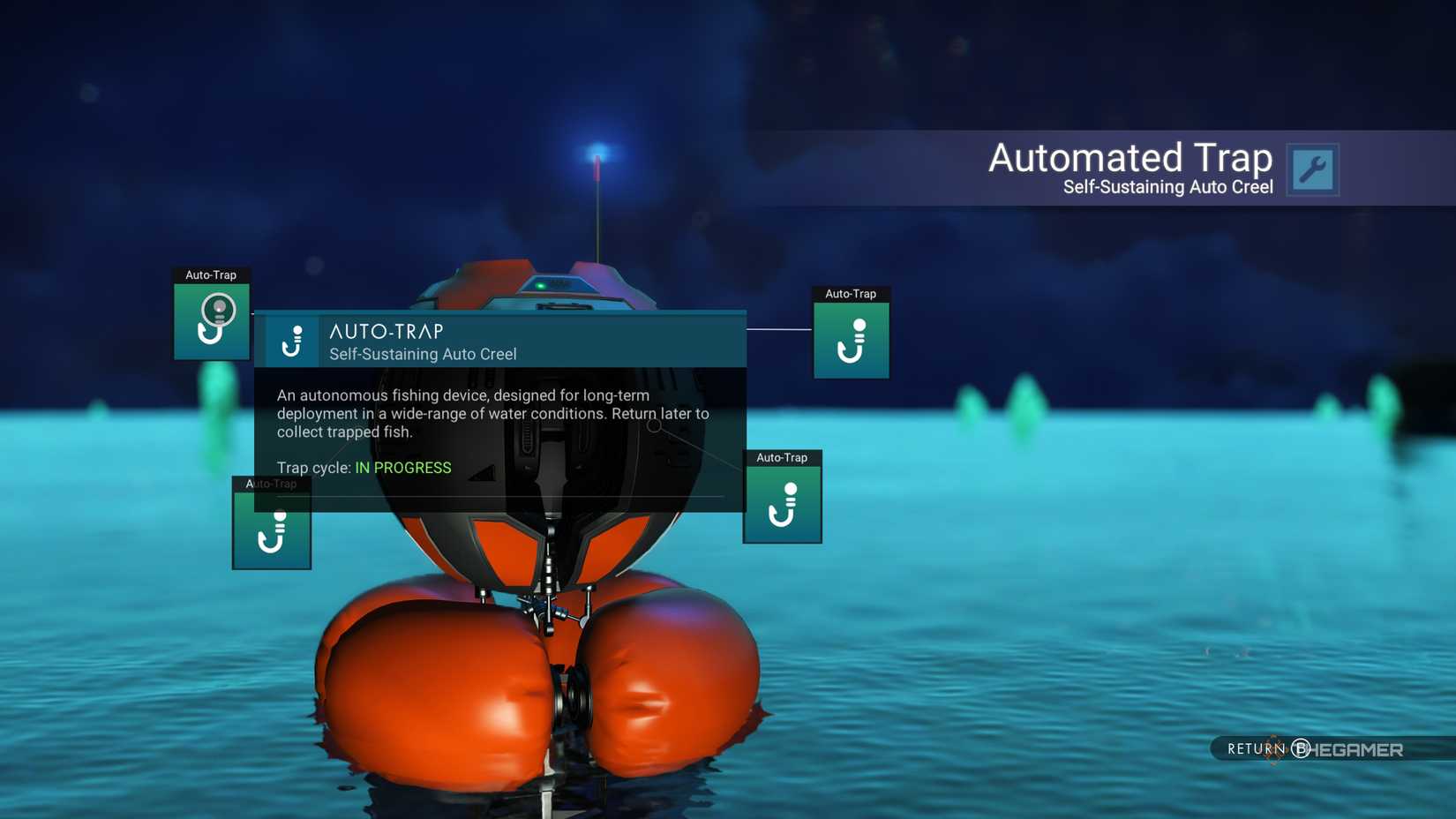
Task: Click the Auto-Trap label on the top-left marker
Action: pyautogui.click(x=211, y=274)
